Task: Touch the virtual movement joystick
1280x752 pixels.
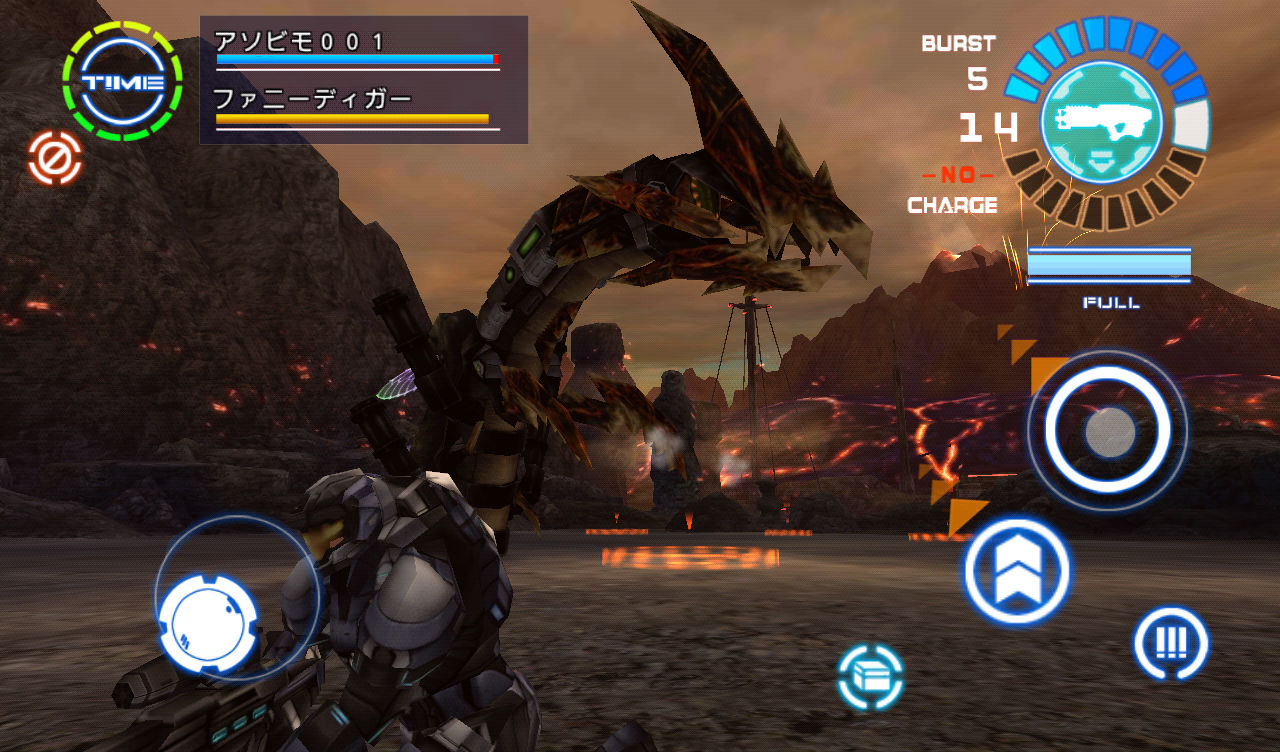Action: (208, 623)
